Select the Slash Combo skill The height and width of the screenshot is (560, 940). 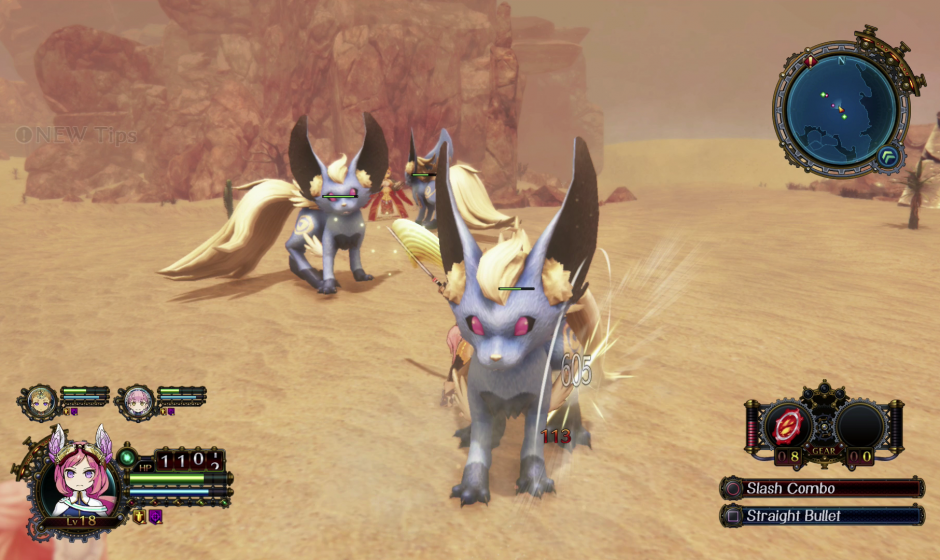coord(822,489)
